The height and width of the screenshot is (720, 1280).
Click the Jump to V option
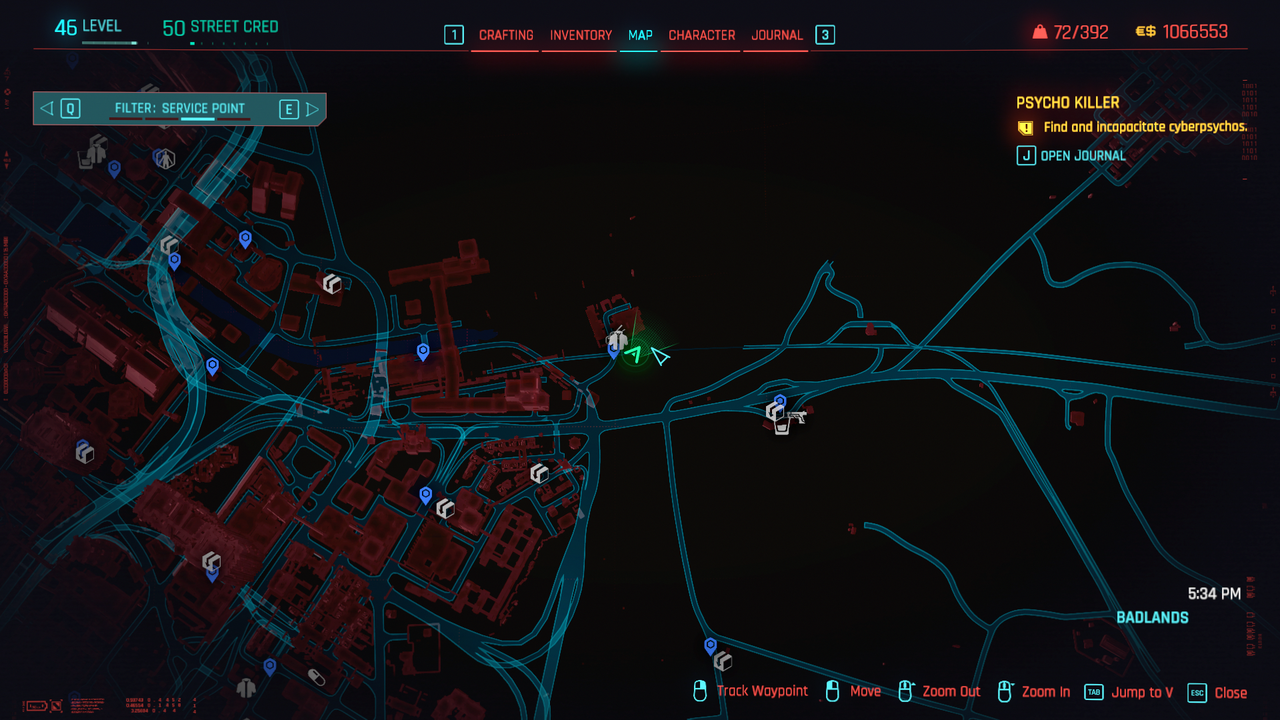click(1141, 692)
